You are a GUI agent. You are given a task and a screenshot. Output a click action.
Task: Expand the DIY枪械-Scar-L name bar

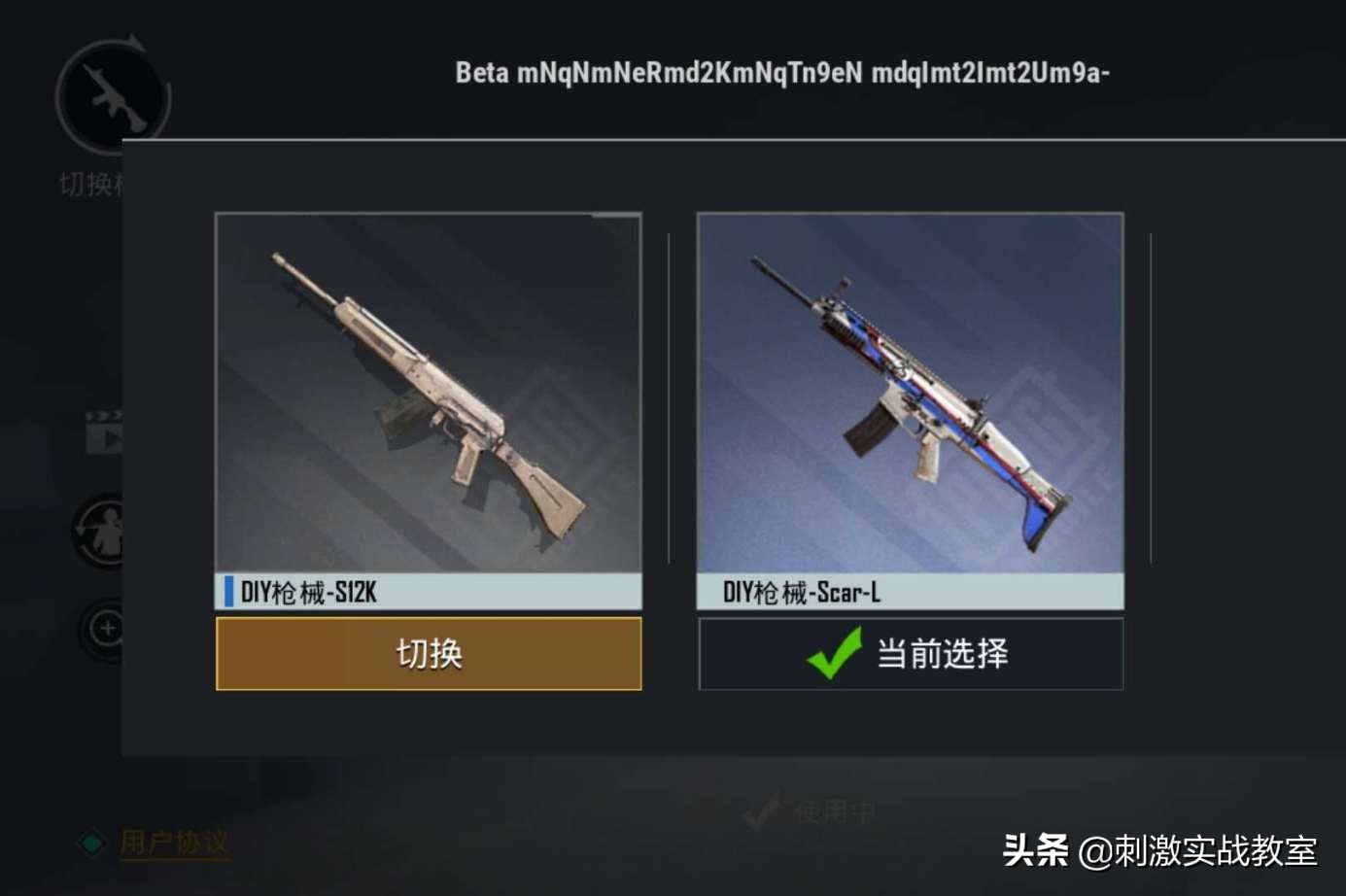pyautogui.click(x=911, y=591)
